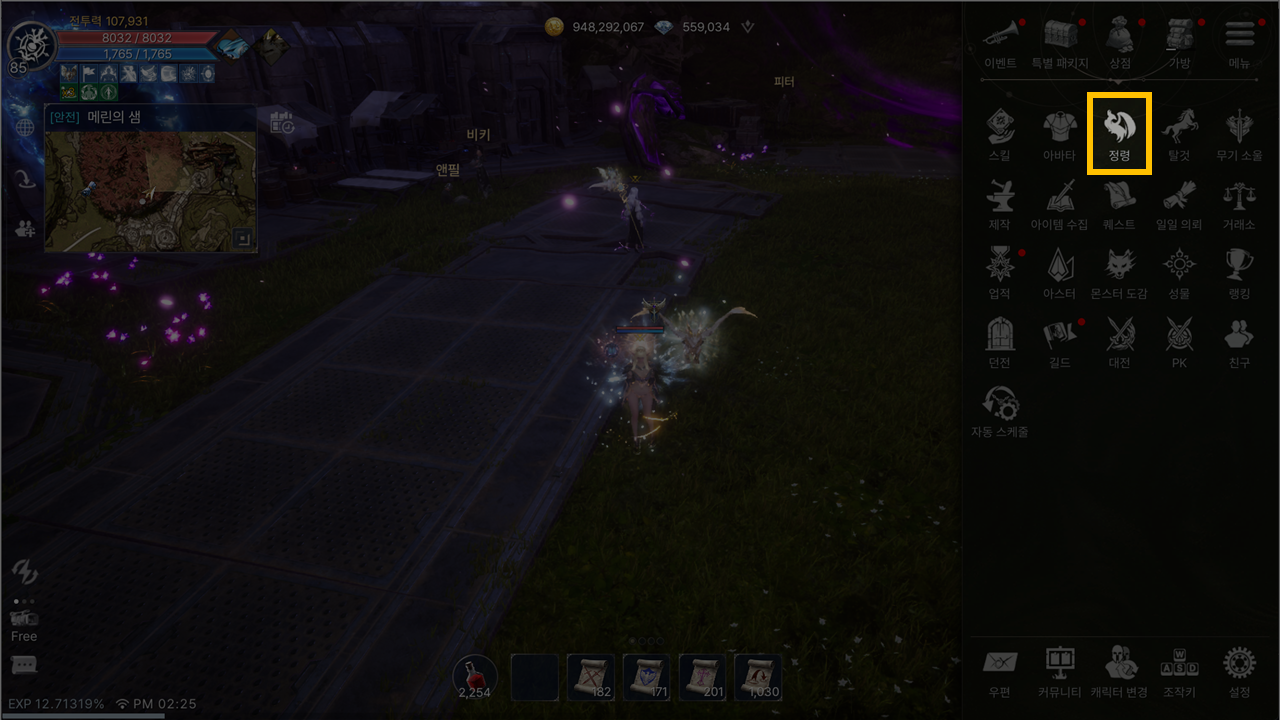Open the 거래소 trading exchange
The width and height of the screenshot is (1280, 720).
1239,201
